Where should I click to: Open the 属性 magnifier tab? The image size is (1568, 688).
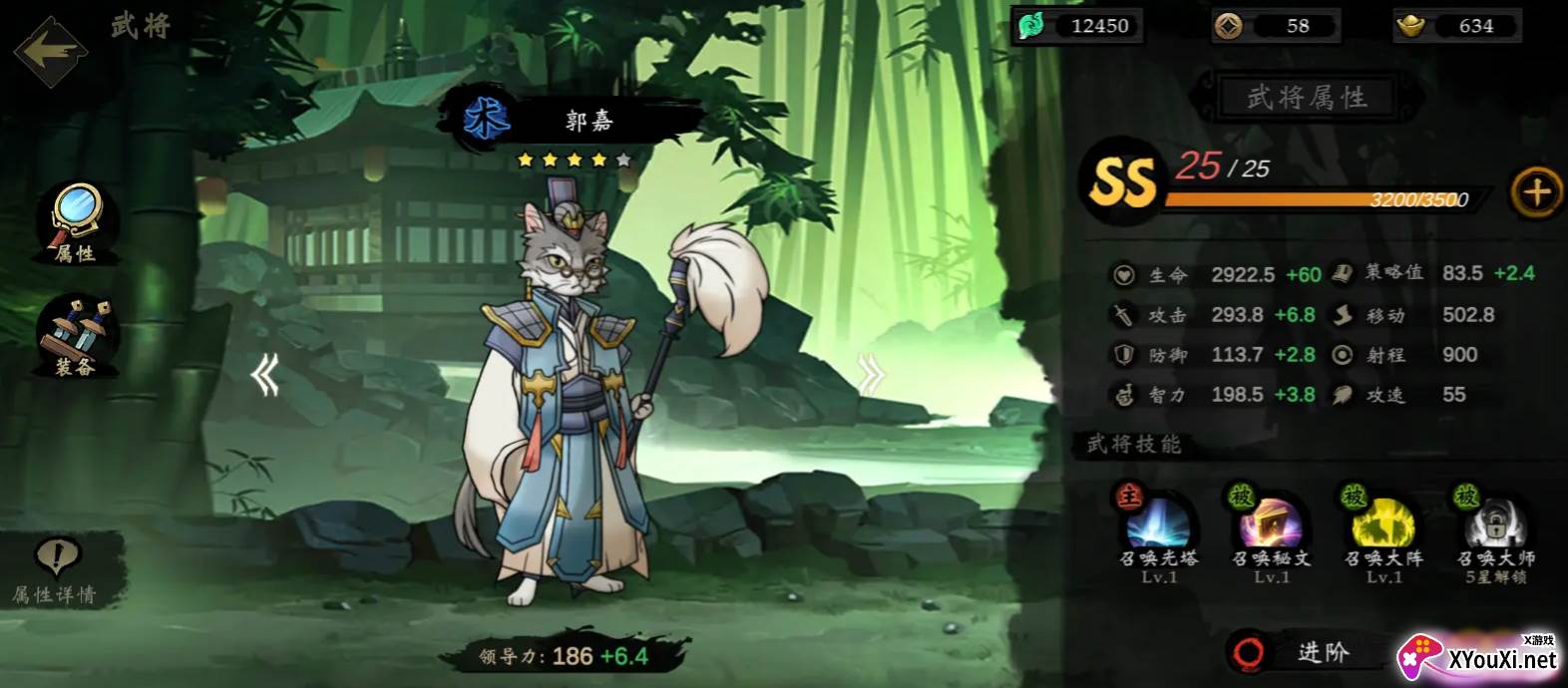click(x=77, y=221)
